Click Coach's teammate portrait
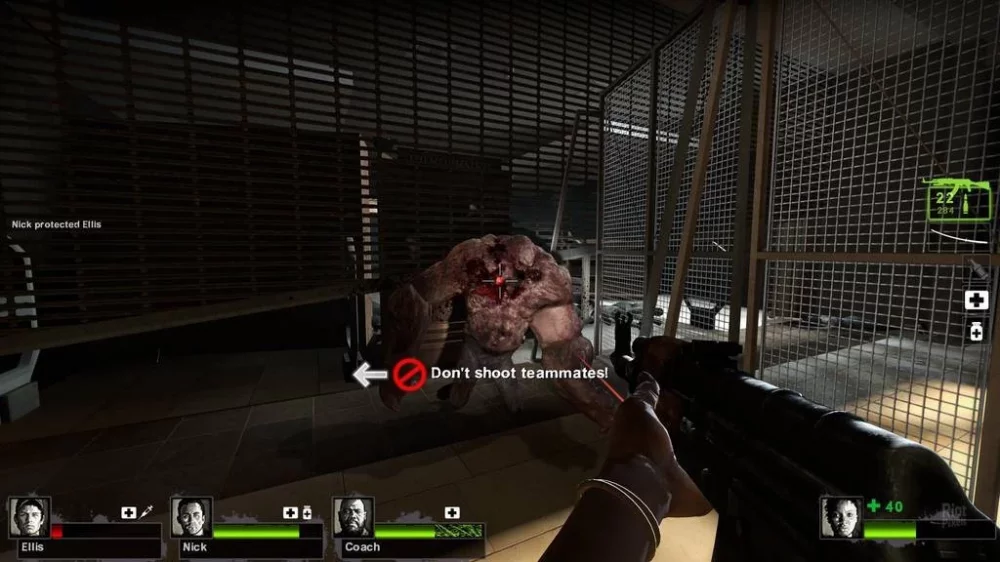Image resolution: width=1000 pixels, height=562 pixels. 353,517
